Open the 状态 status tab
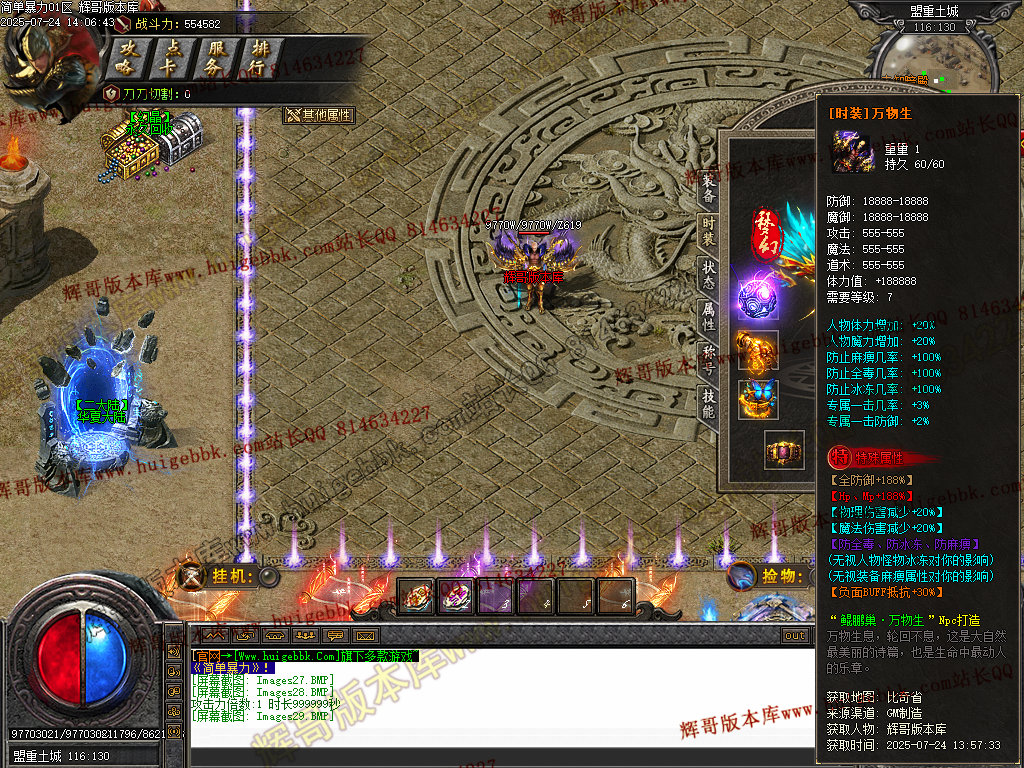The width and height of the screenshot is (1024, 768). 708,274
